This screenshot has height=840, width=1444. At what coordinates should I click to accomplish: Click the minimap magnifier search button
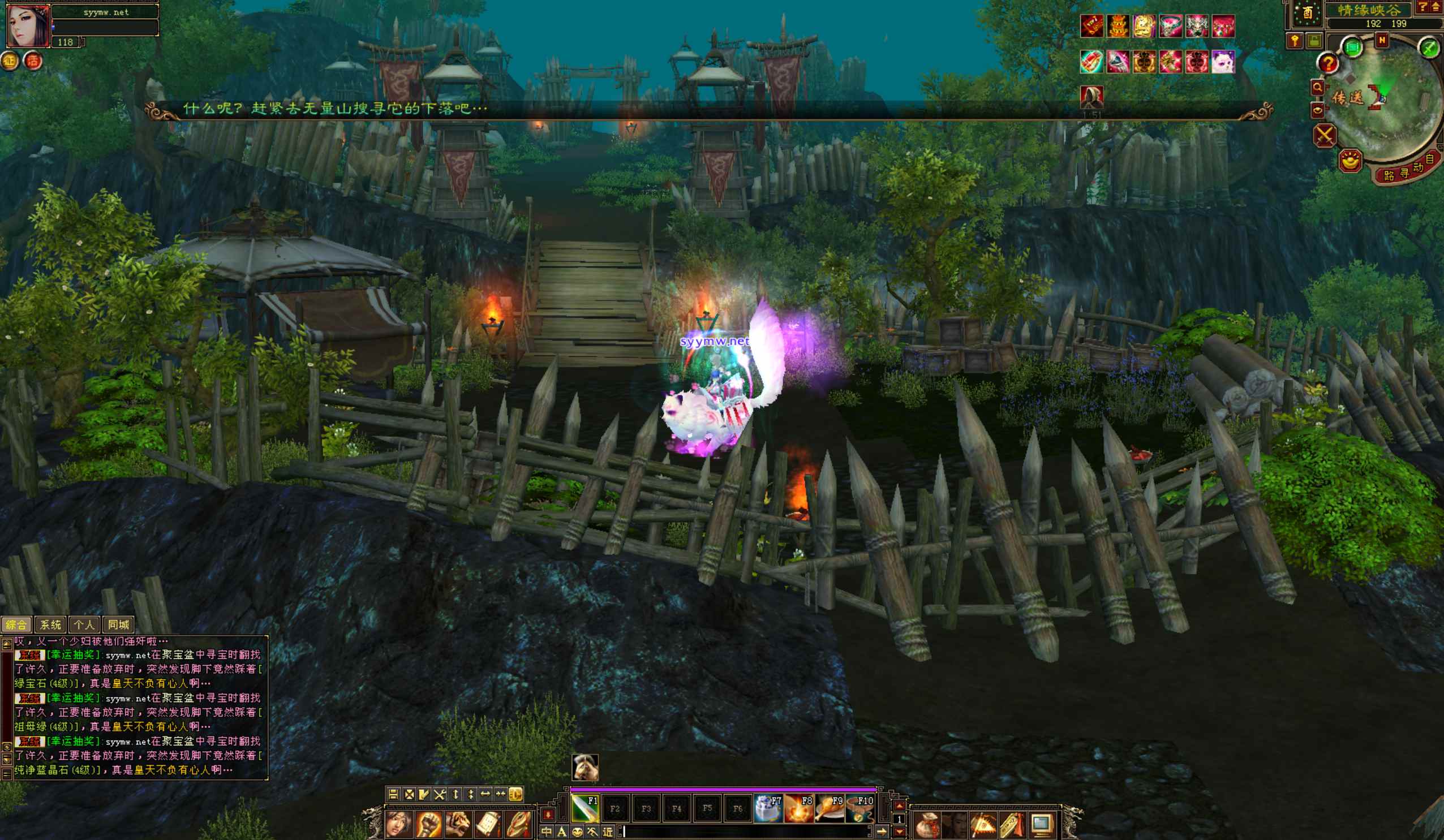1317,88
